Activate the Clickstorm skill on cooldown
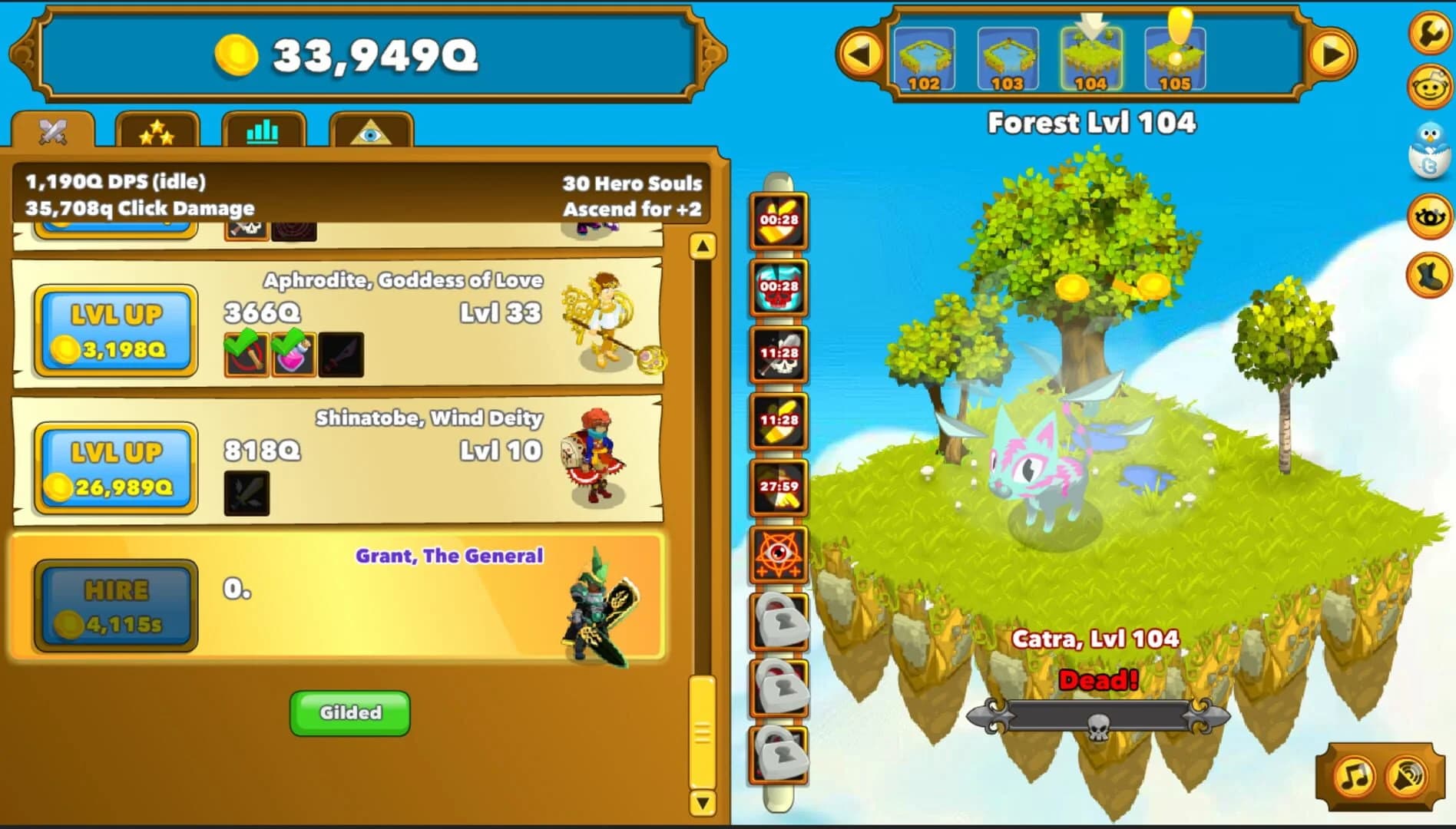 tap(777, 223)
